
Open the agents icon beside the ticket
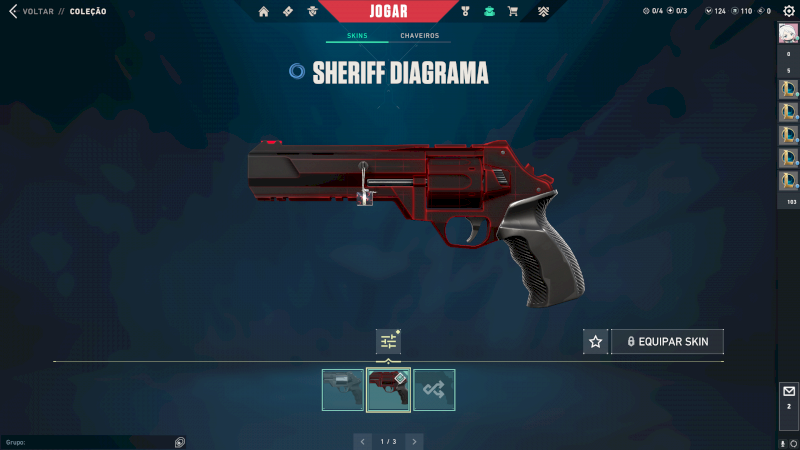click(312, 12)
